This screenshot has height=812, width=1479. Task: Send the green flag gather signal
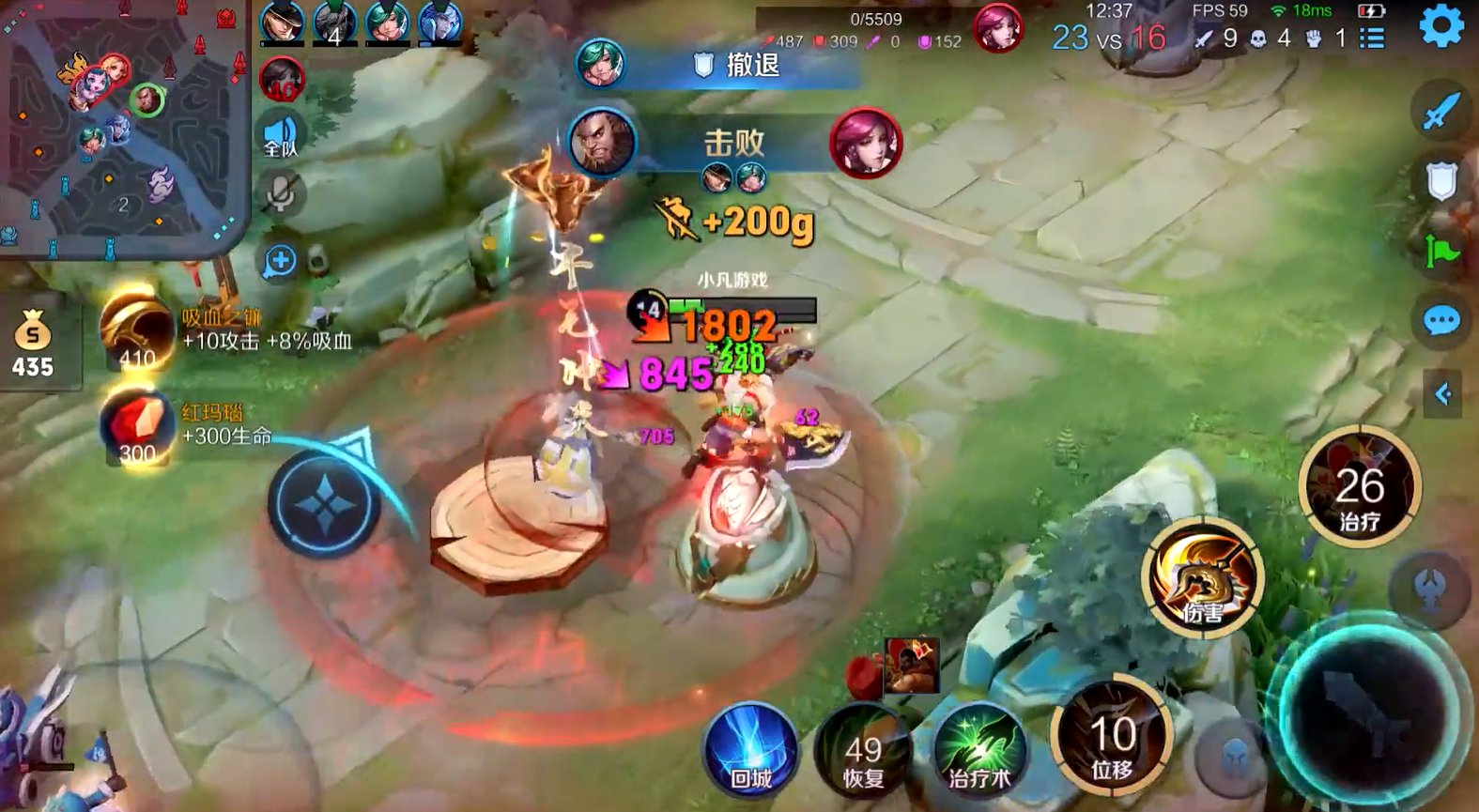tap(1440, 251)
